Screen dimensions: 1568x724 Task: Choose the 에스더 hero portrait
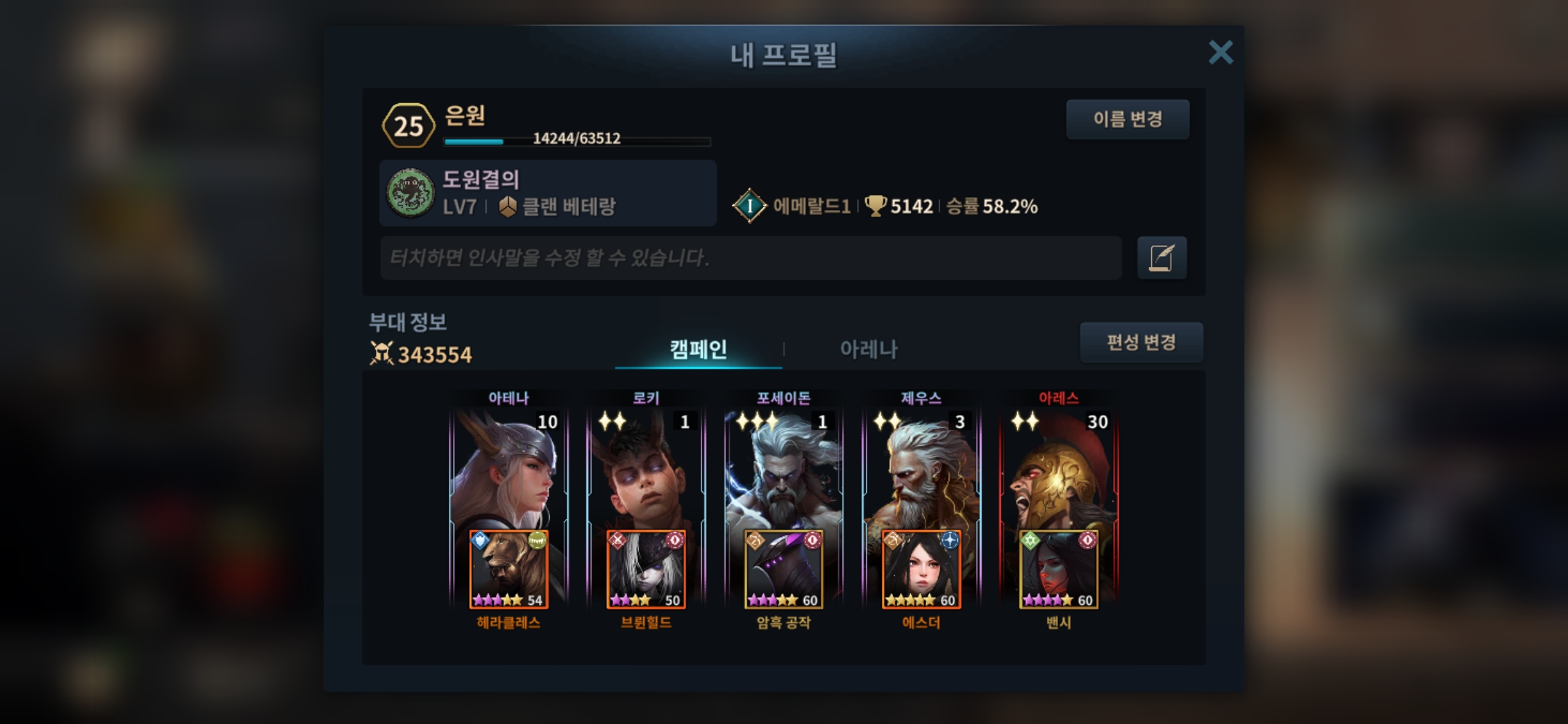[x=921, y=570]
